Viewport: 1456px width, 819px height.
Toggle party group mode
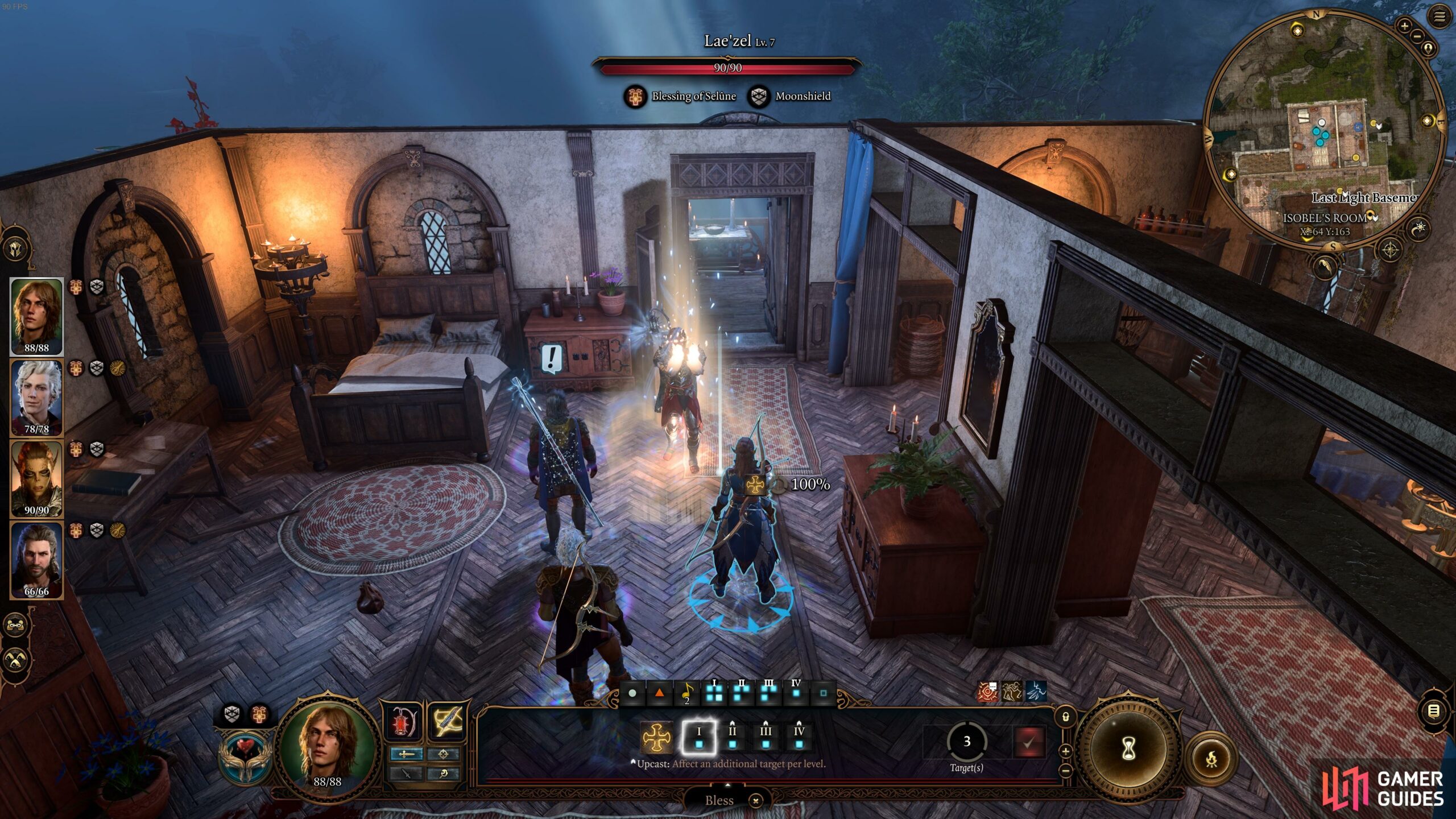pos(15,625)
